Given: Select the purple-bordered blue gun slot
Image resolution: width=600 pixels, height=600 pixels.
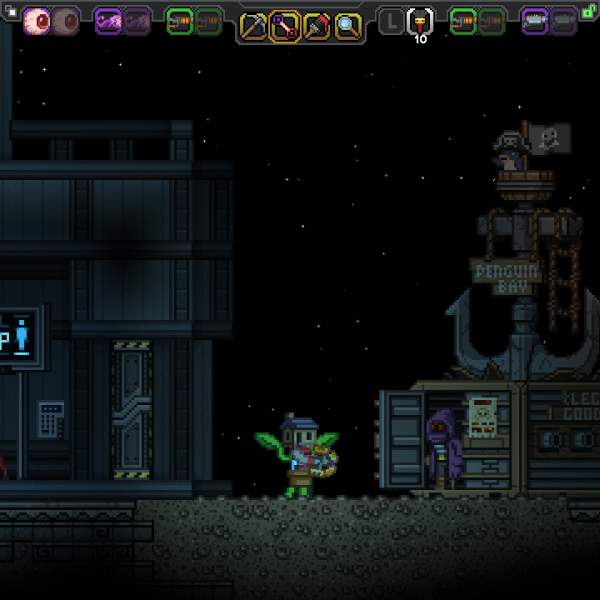Looking at the screenshot, I should [535, 20].
